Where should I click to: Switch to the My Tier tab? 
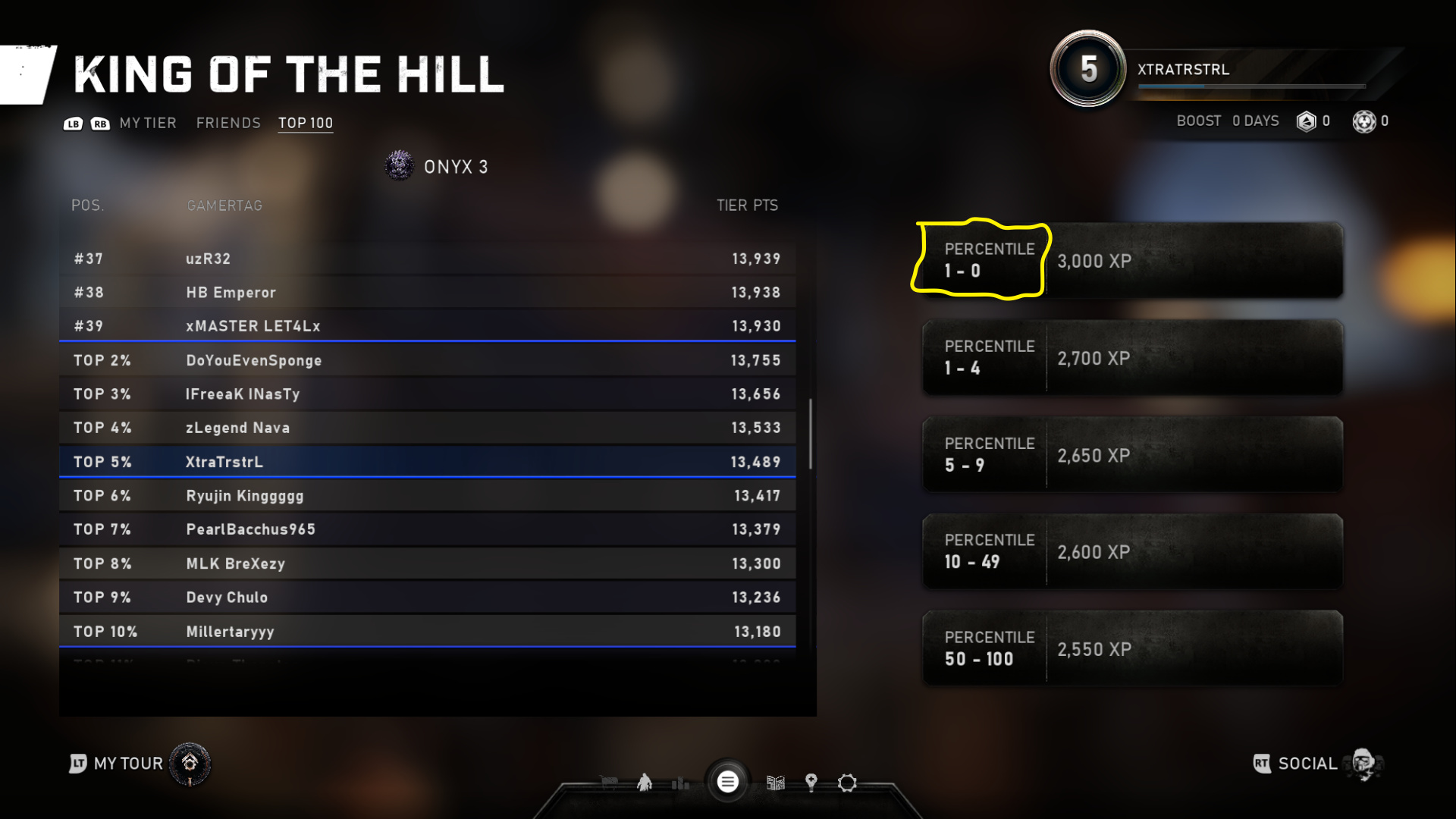pyautogui.click(x=147, y=123)
